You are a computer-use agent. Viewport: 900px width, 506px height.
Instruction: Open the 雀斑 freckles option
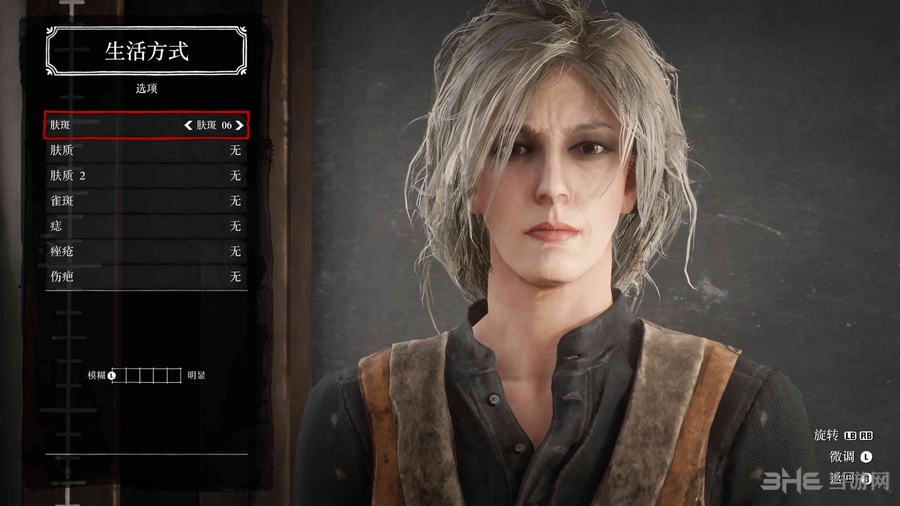pos(146,201)
